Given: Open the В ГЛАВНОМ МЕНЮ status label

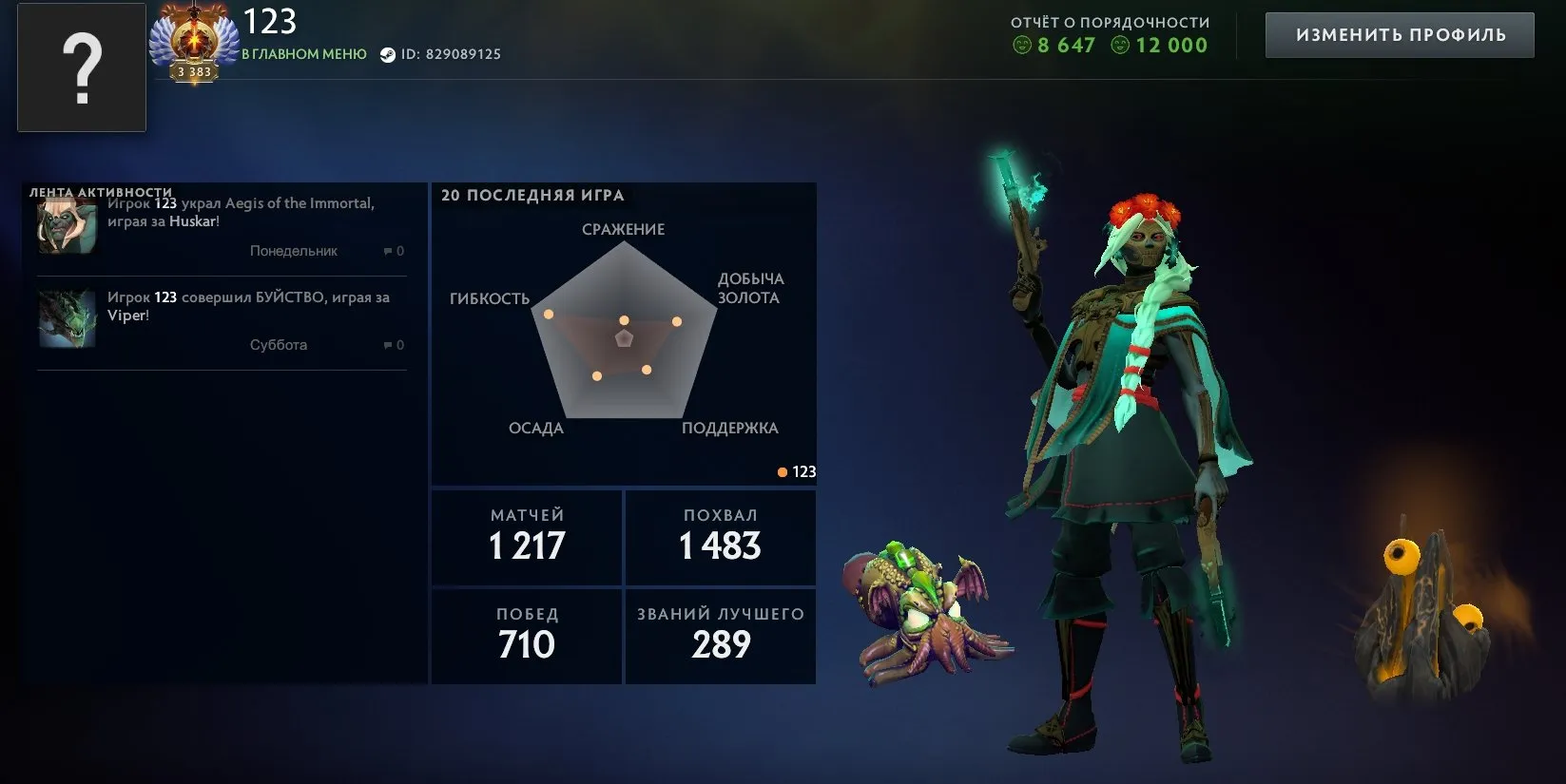Looking at the screenshot, I should click(303, 54).
